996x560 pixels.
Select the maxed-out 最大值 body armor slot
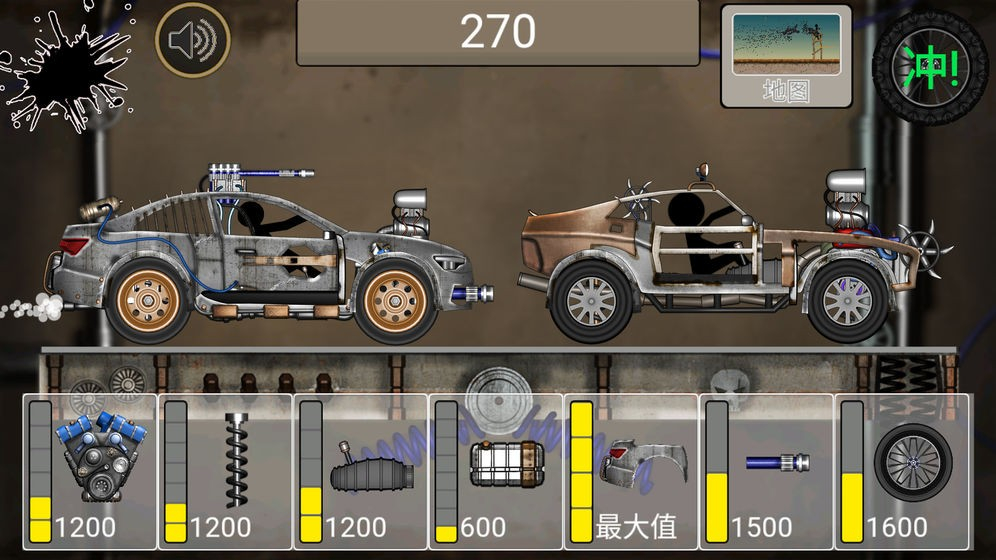[632, 471]
